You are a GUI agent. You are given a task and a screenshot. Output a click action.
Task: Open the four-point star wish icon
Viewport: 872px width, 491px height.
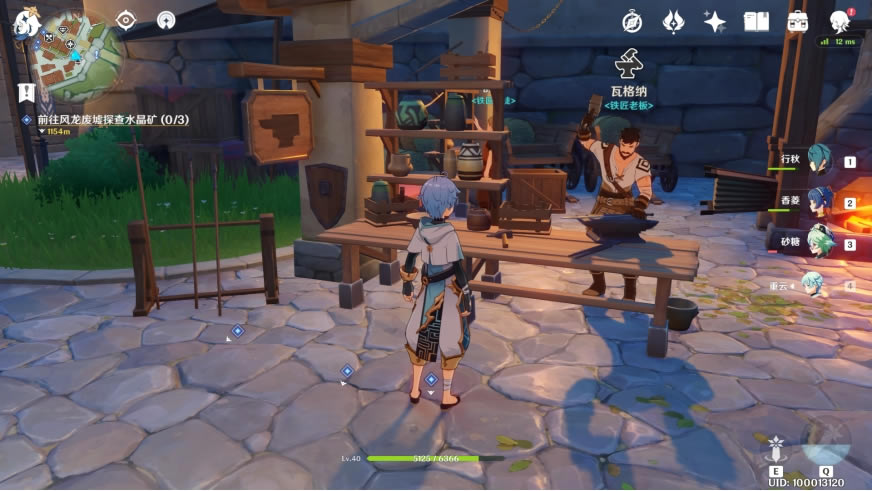714,22
